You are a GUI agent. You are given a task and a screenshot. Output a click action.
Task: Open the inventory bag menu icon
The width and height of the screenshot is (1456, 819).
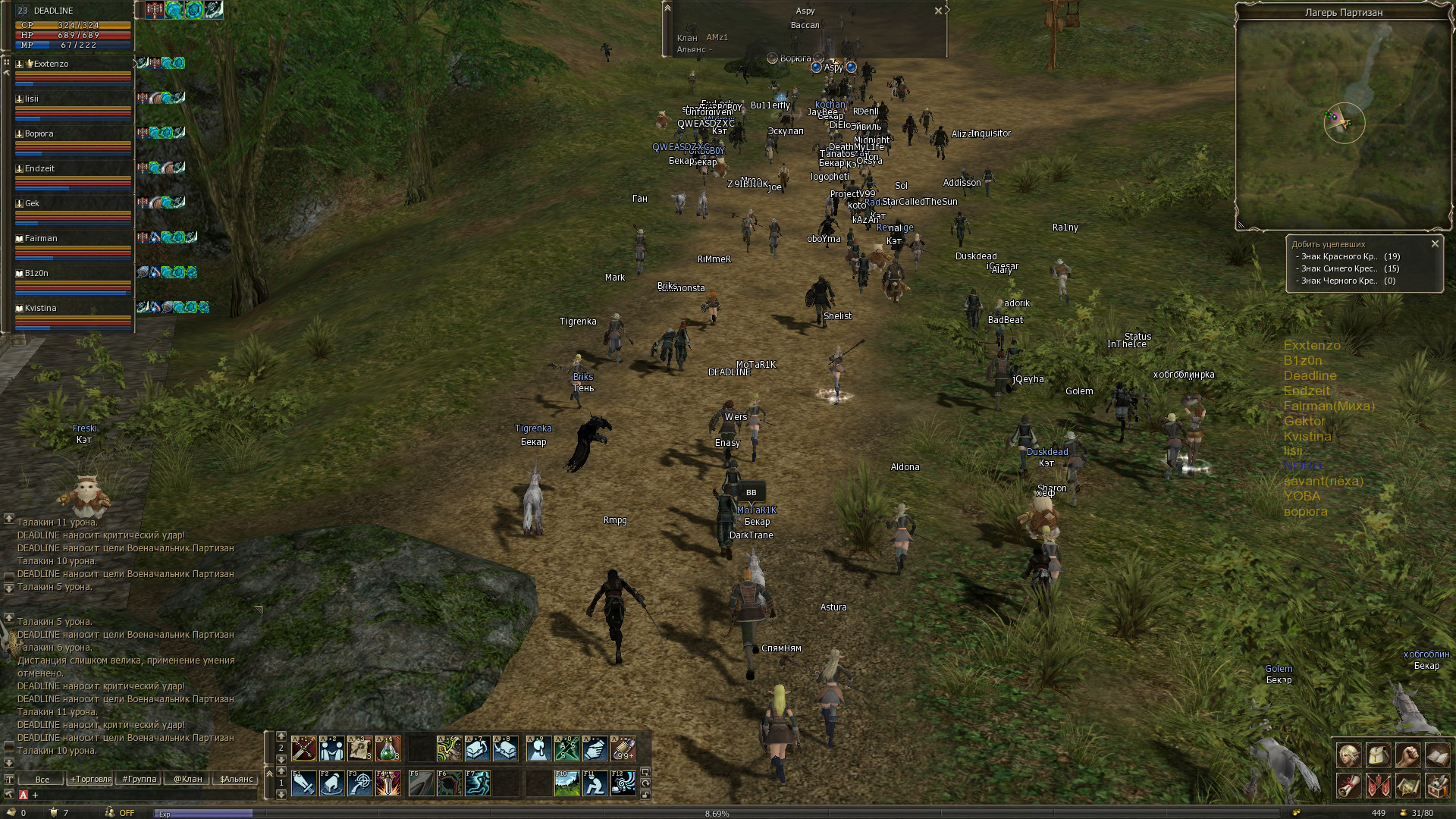(1378, 756)
